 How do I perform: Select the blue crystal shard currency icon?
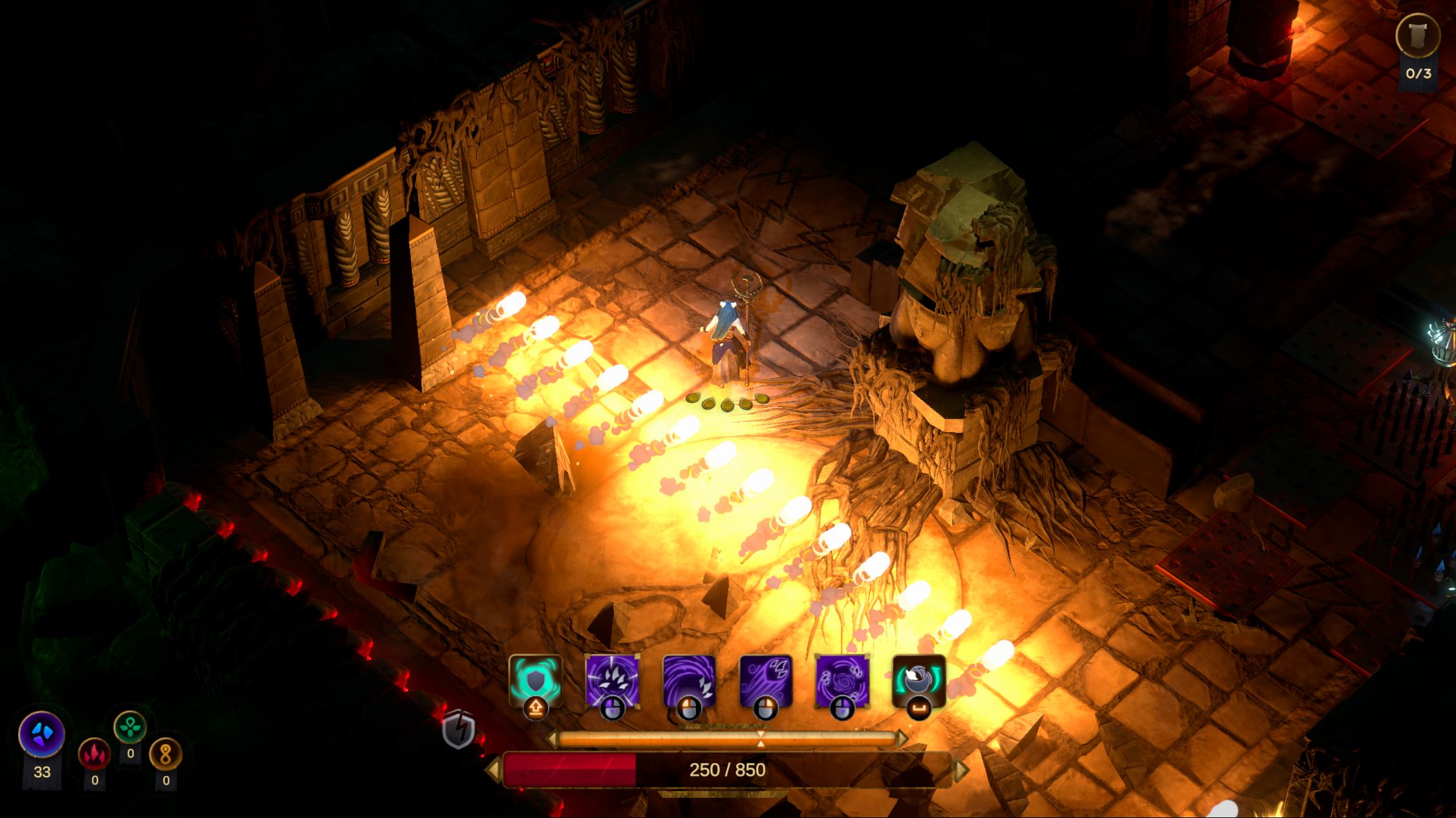[x=42, y=735]
